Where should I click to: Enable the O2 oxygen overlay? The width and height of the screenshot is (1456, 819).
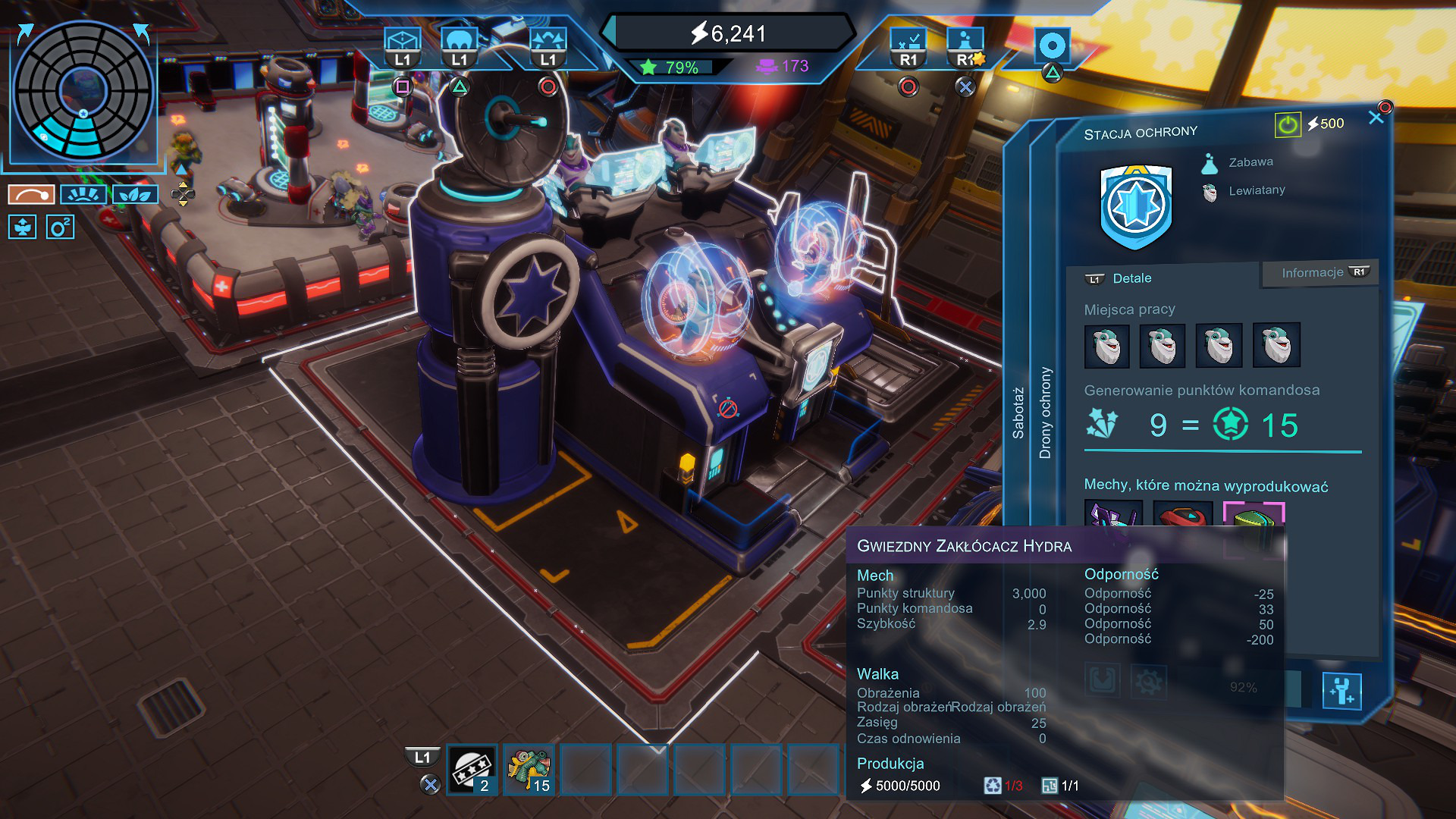click(x=60, y=227)
